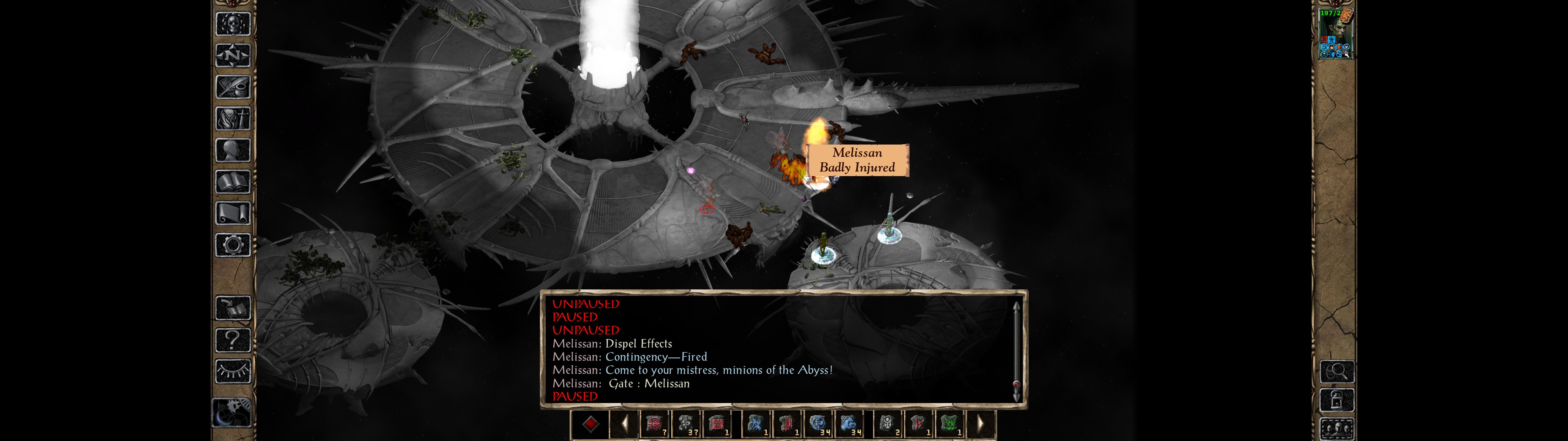The image size is (1568, 441).
Task: Open the priest scroll button
Action: (233, 214)
